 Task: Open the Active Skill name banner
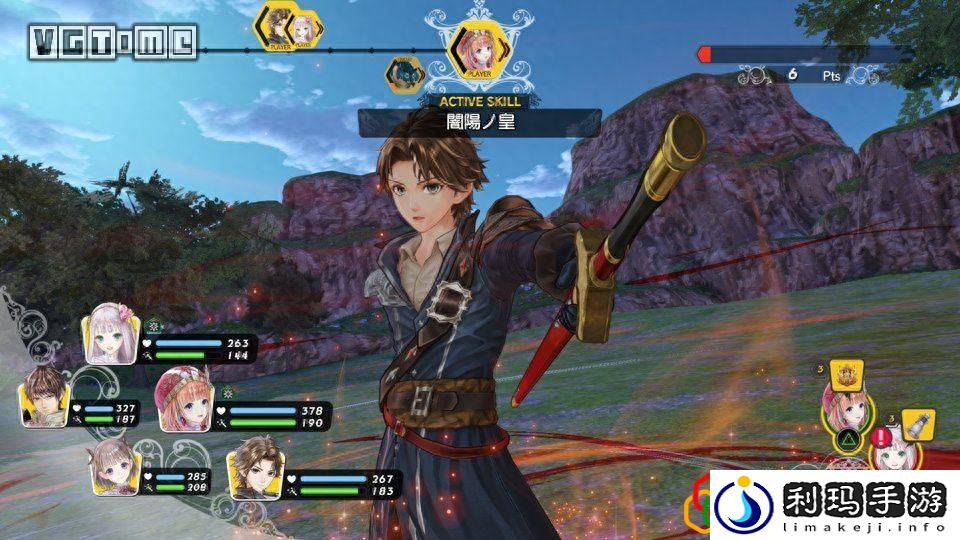(479, 123)
